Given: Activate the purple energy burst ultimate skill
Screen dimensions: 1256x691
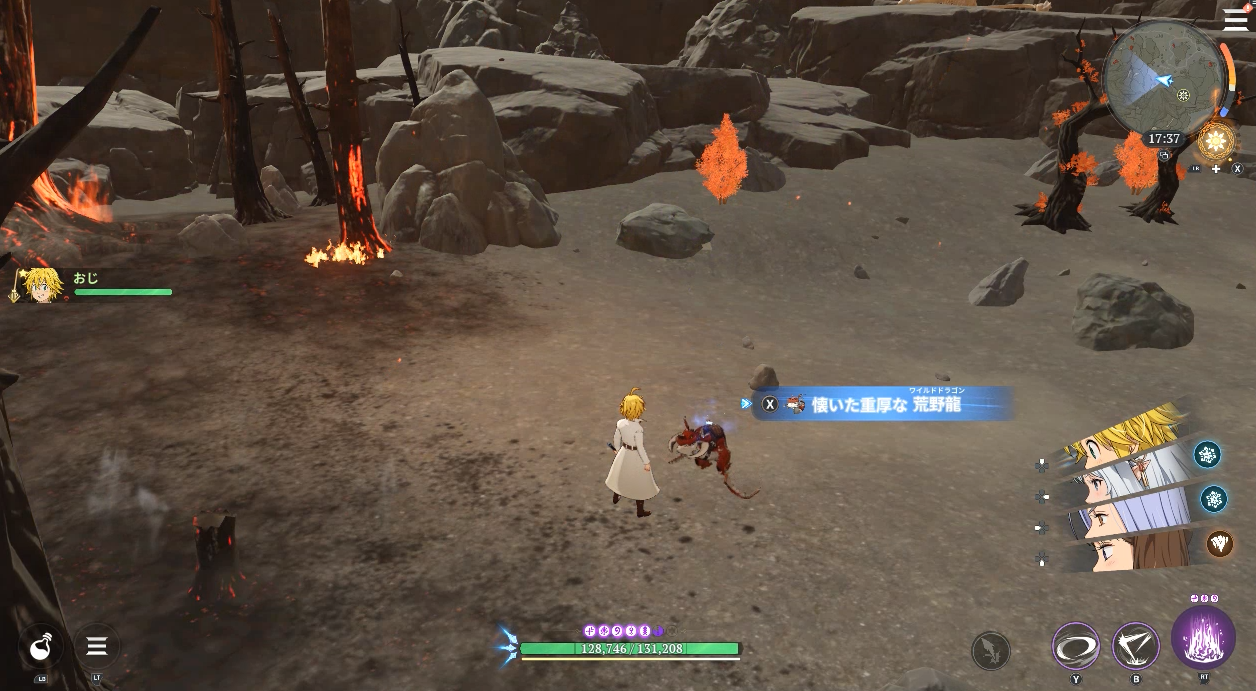Looking at the screenshot, I should pyautogui.click(x=1203, y=637).
